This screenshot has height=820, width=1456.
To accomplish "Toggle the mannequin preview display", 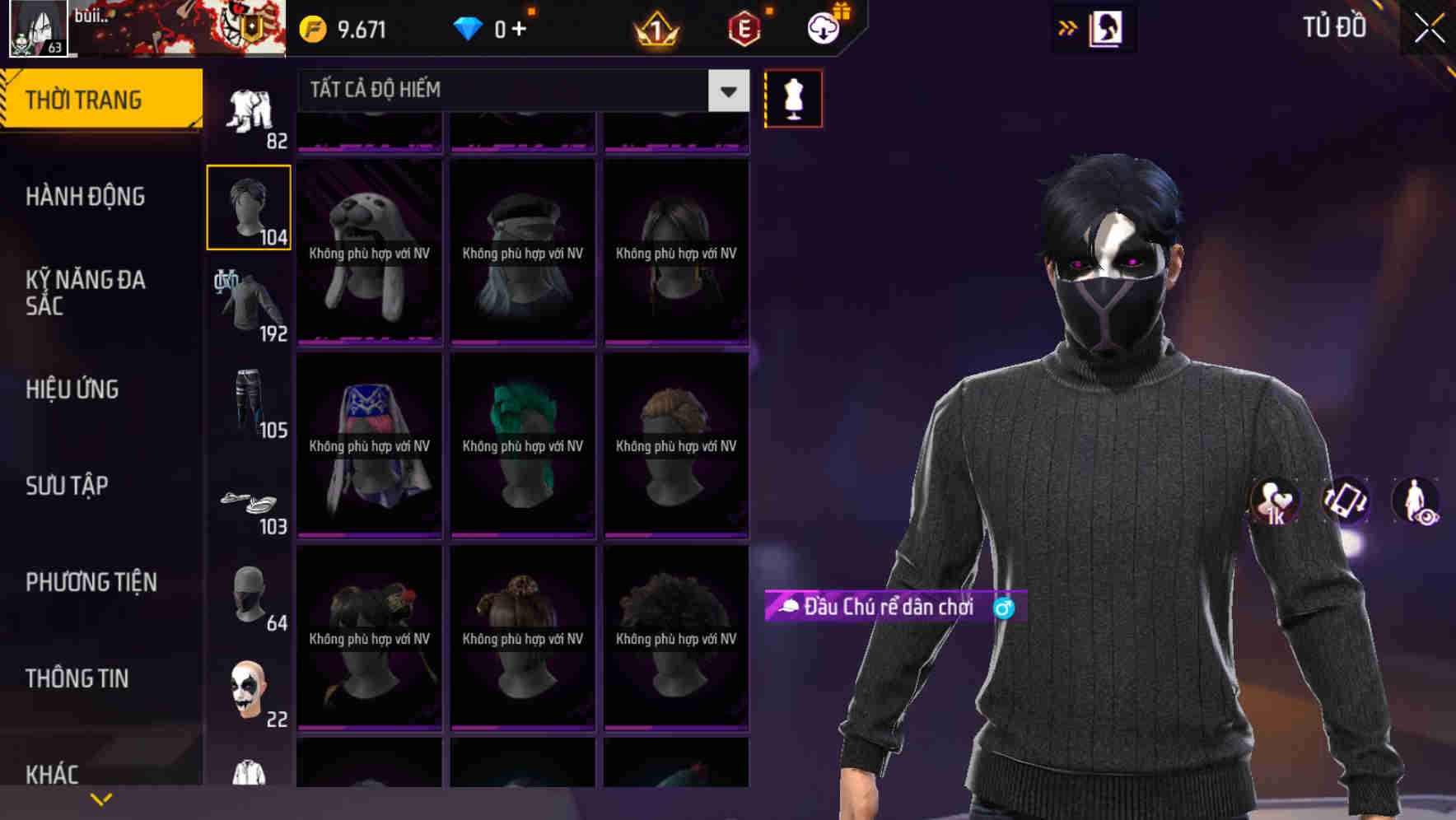I will 793,97.
